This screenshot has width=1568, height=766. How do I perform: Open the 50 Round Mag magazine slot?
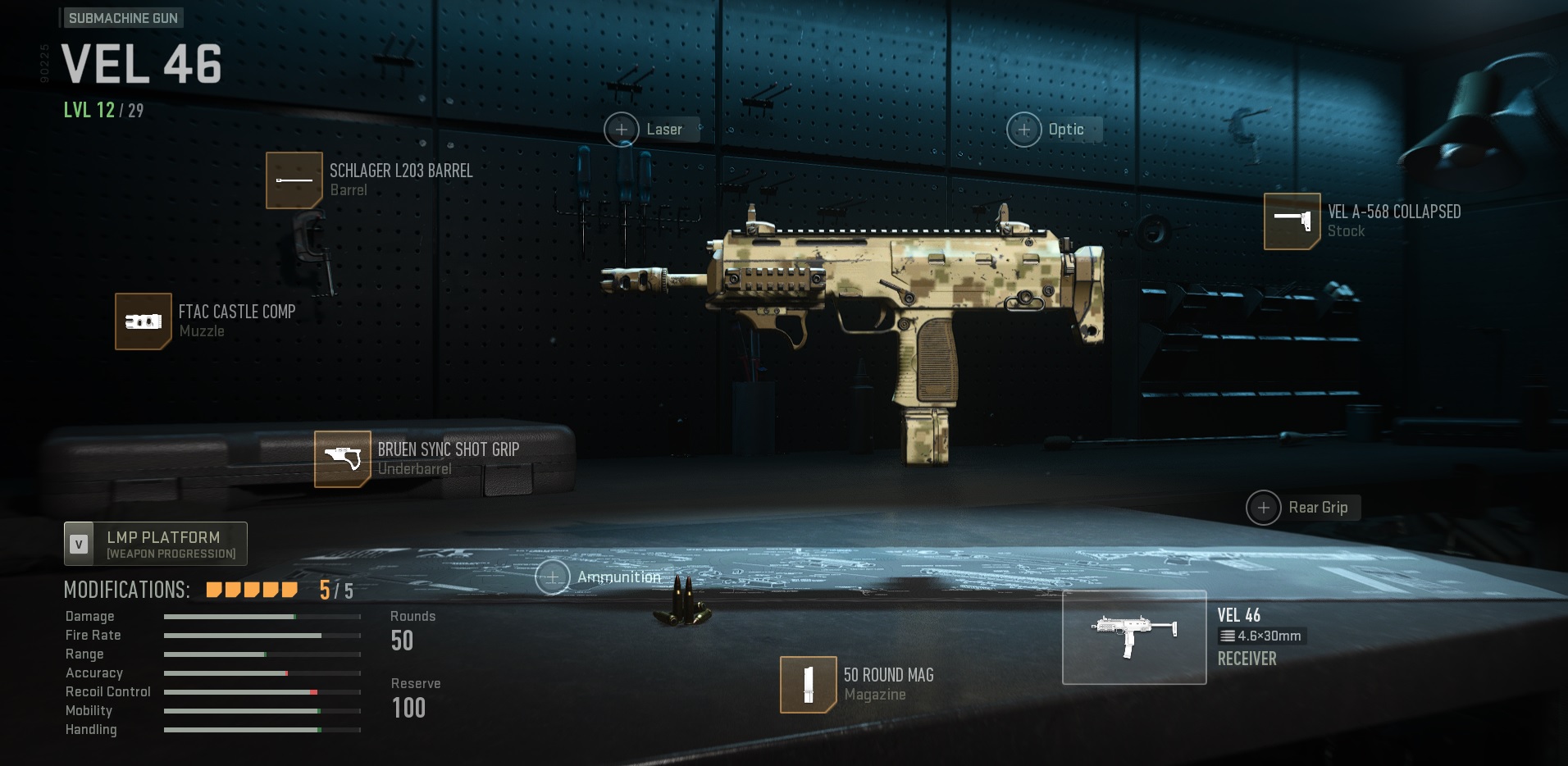(x=808, y=684)
